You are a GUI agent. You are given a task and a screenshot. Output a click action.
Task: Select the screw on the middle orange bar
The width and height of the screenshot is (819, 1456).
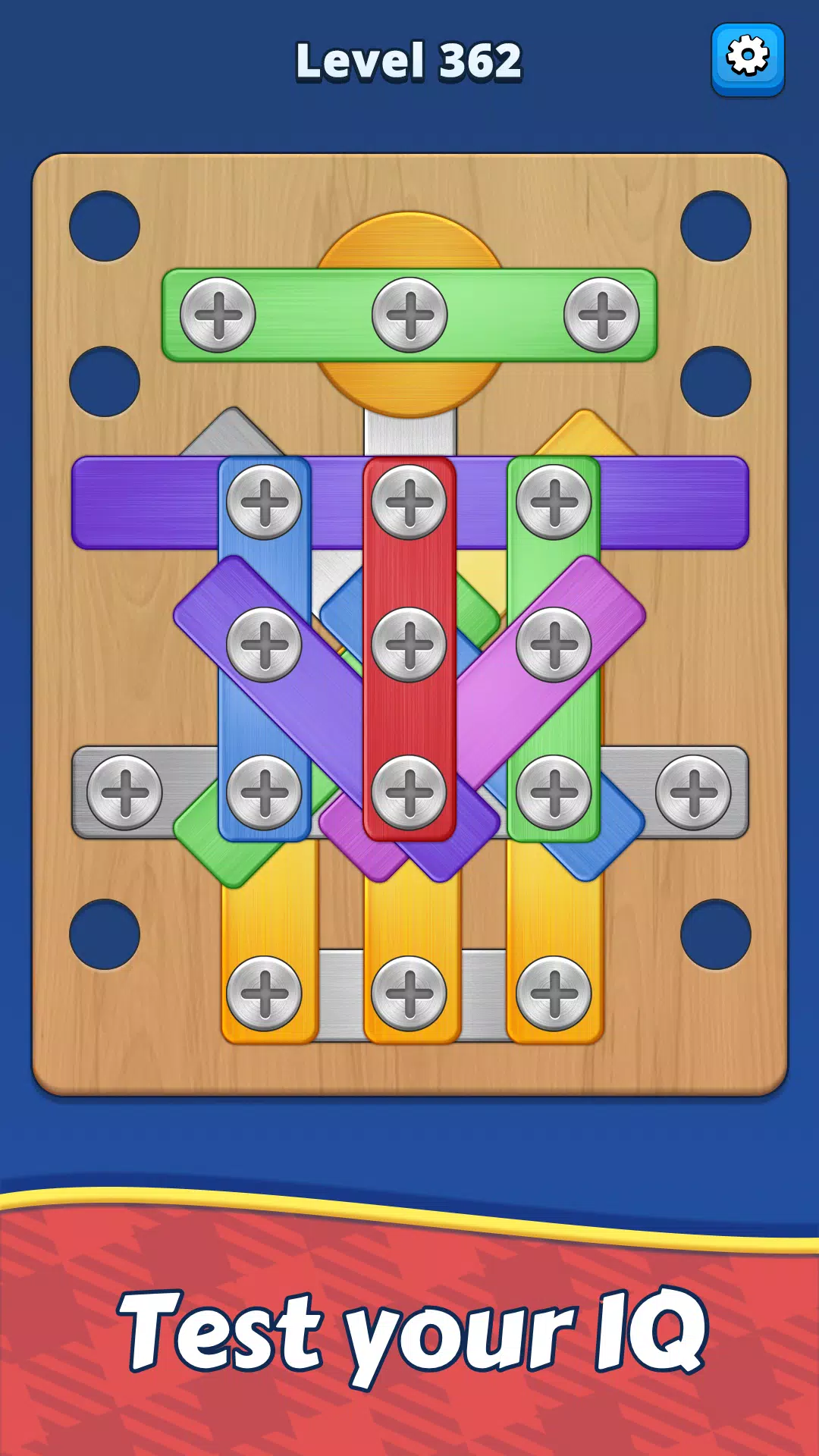(409, 993)
